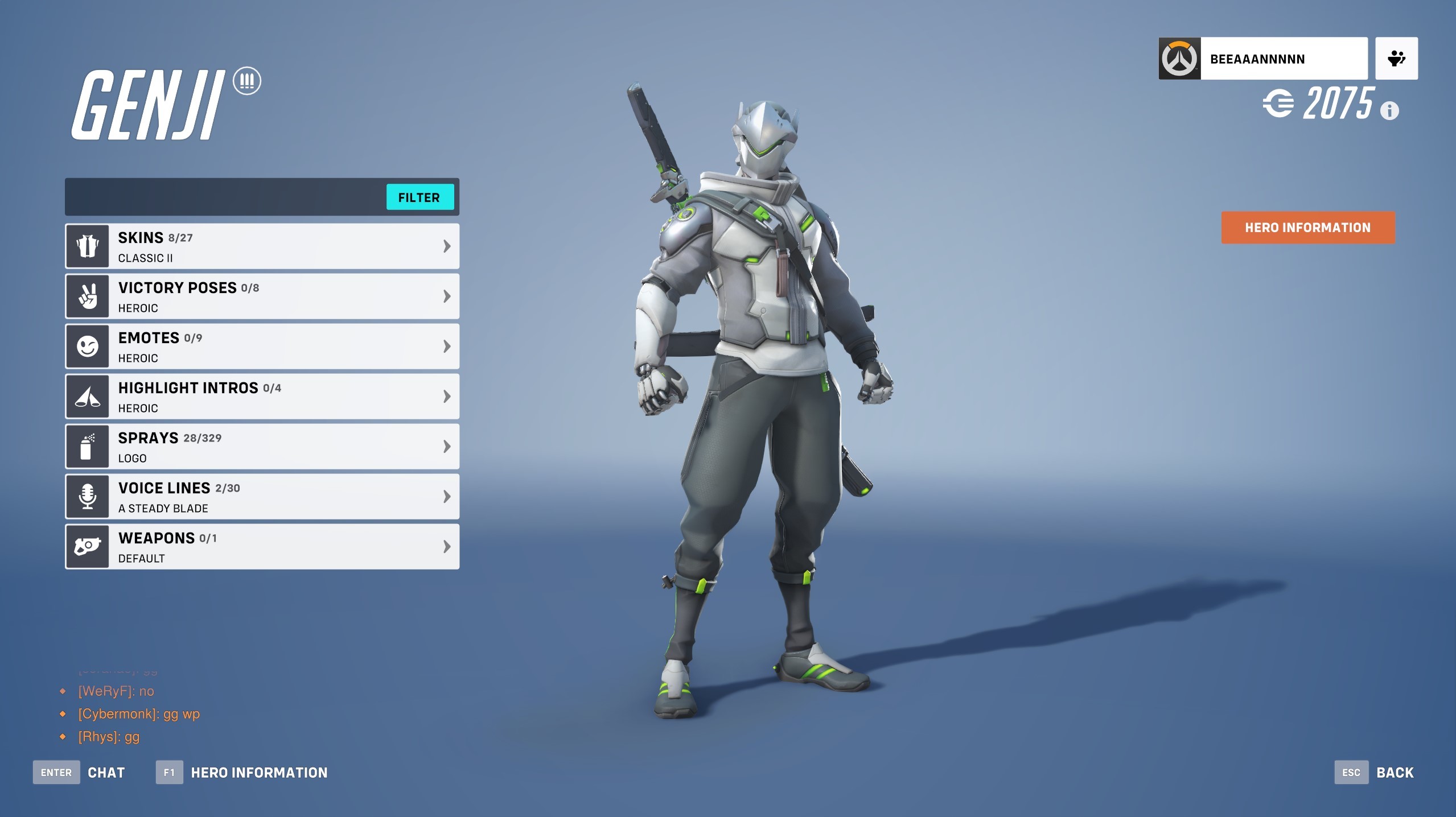The height and width of the screenshot is (817, 1456).
Task: Select the Skins shirt icon
Action: [87, 245]
